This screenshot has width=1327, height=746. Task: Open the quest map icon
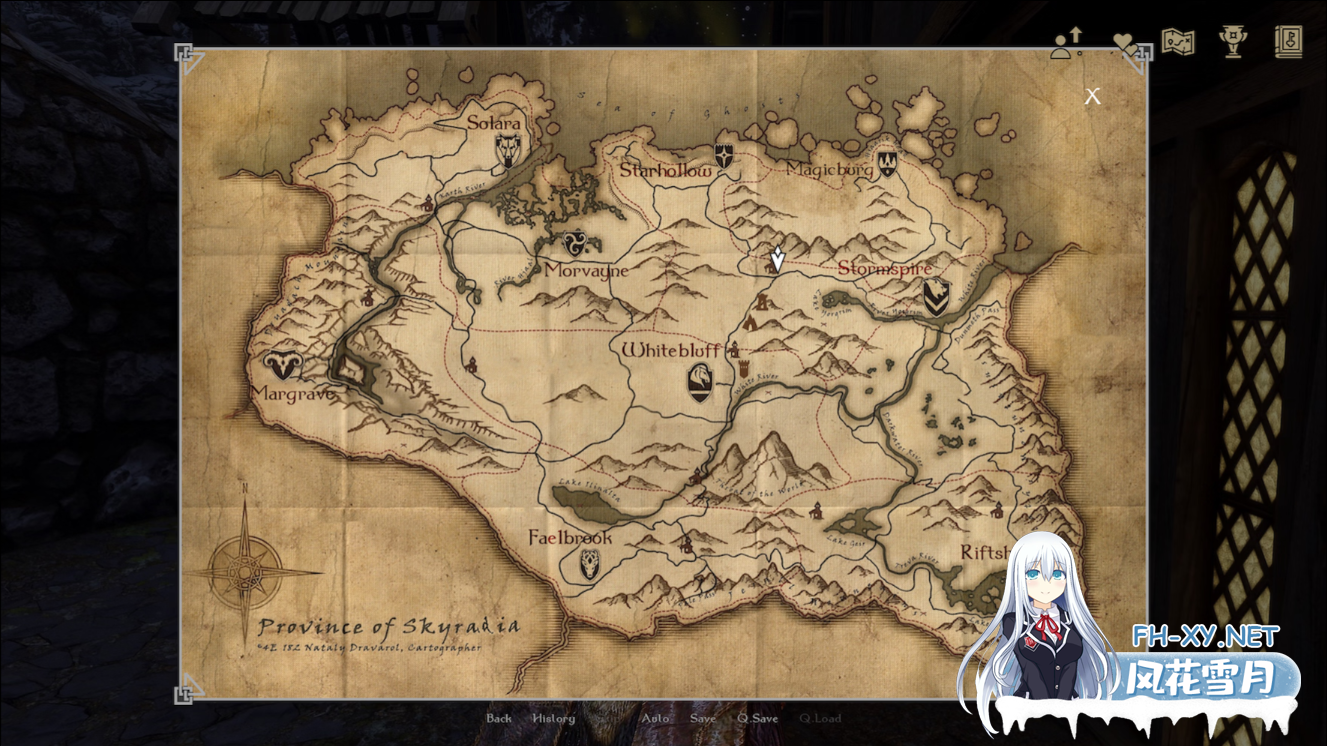(1178, 42)
